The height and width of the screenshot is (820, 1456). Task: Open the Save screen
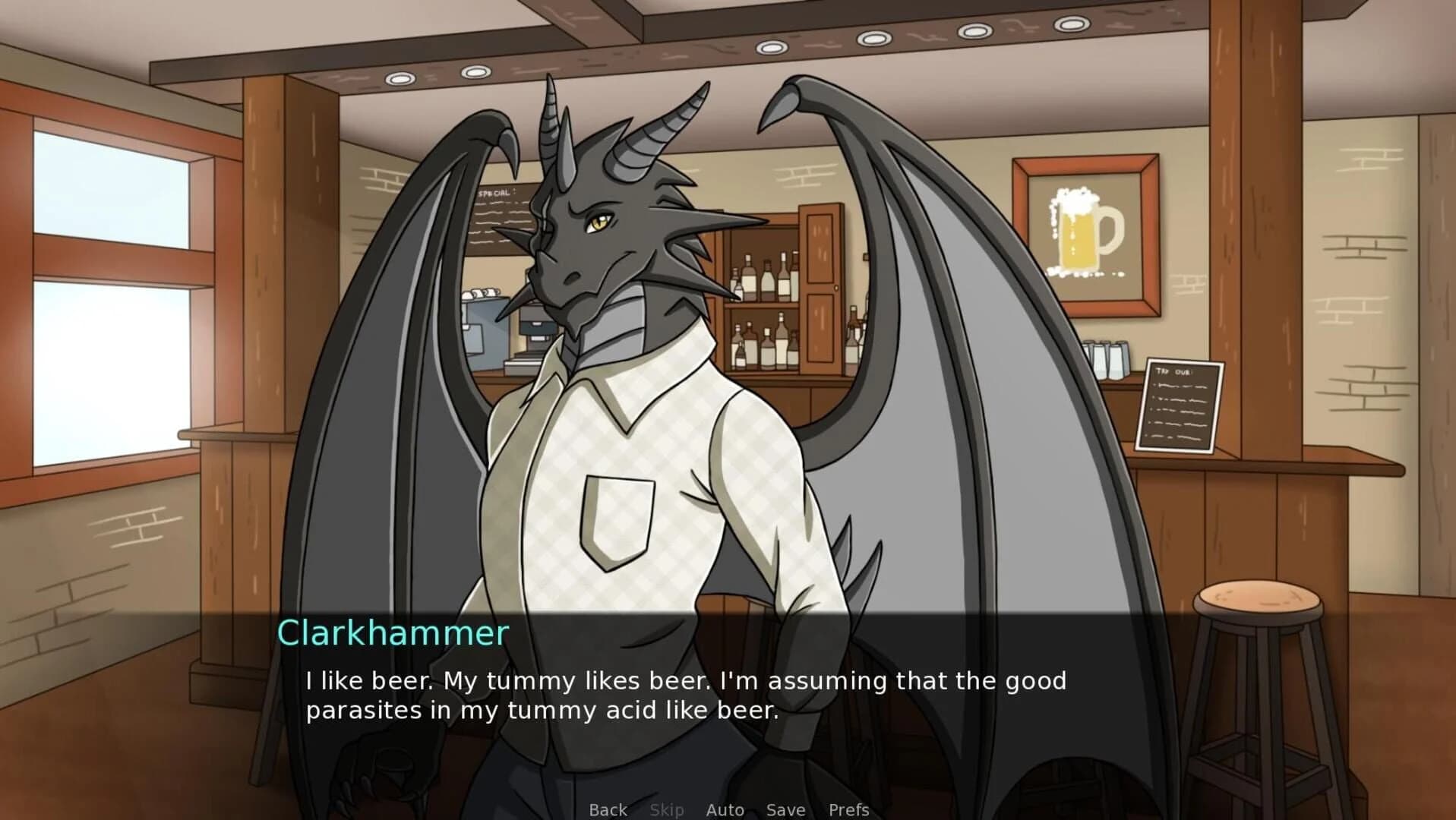point(785,809)
